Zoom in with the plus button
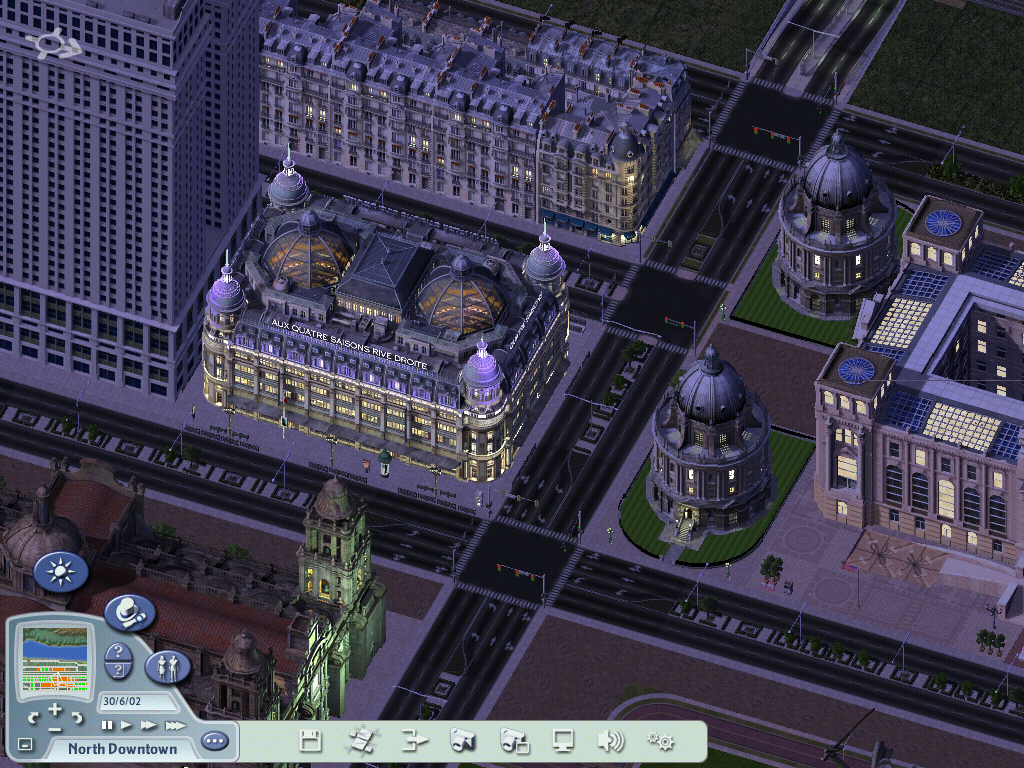 point(55,709)
